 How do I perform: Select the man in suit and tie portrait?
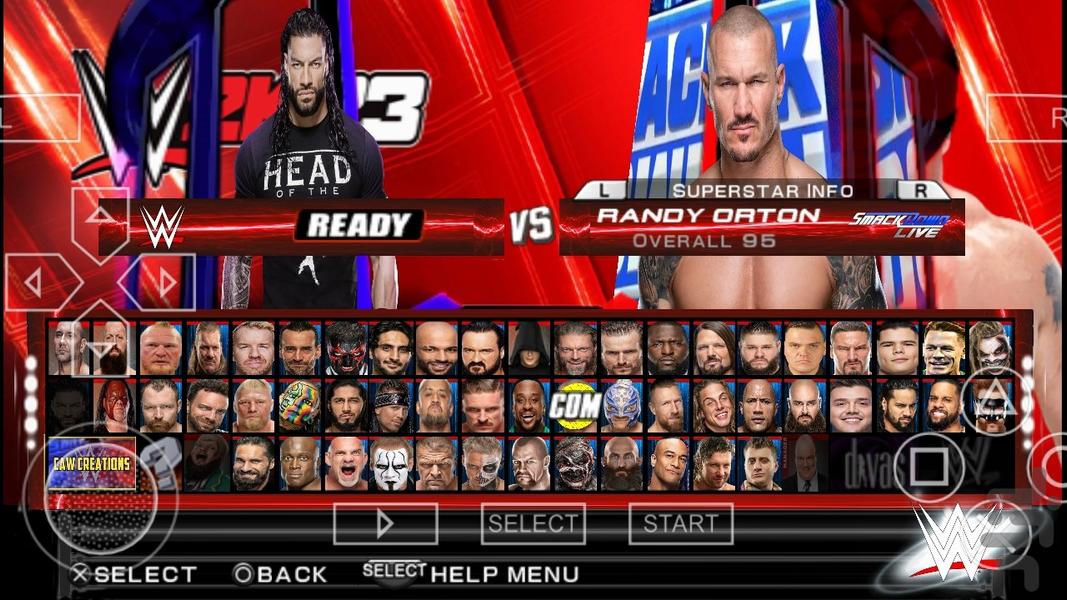(x=806, y=464)
